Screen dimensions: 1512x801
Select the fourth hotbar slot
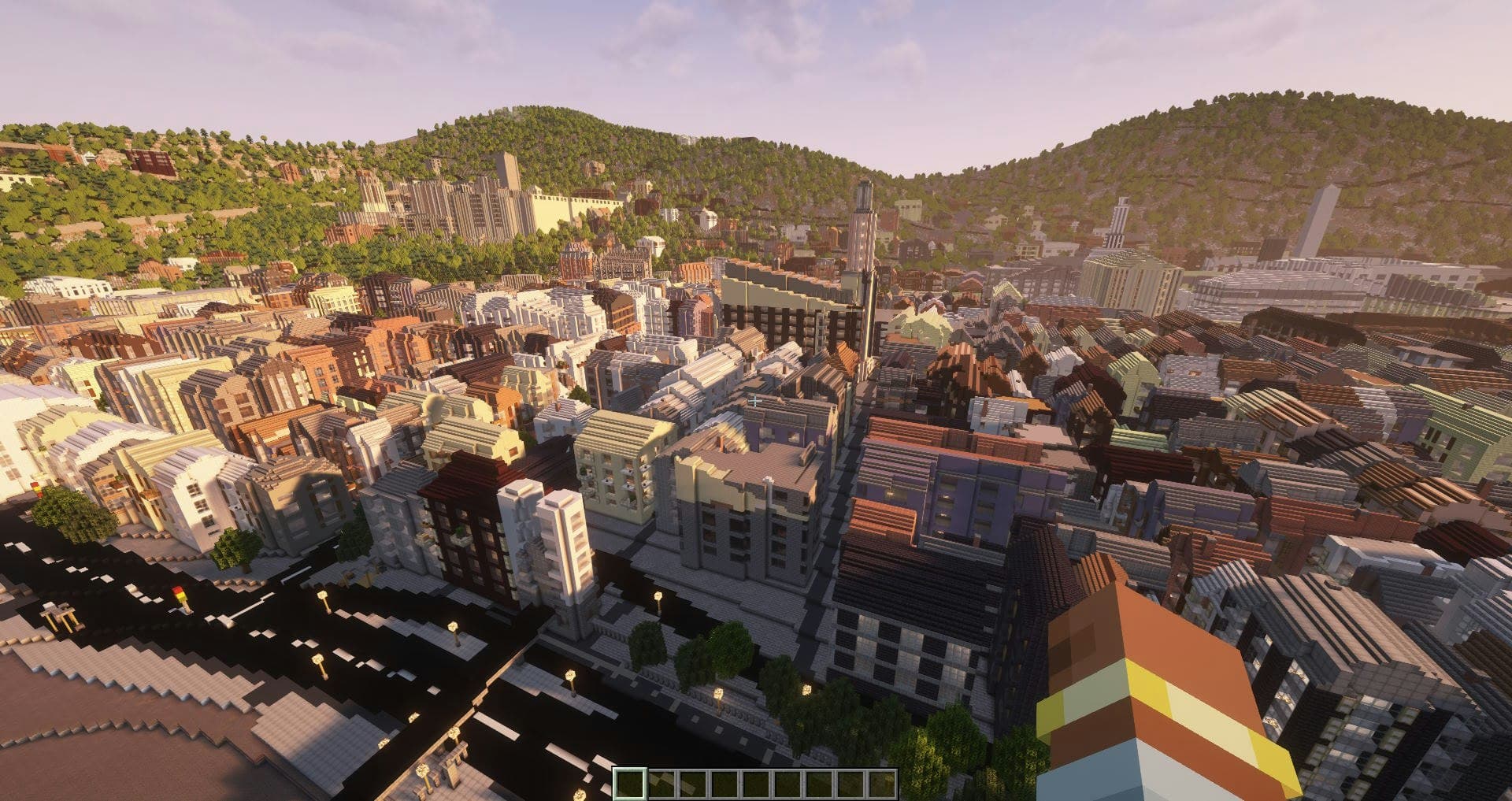pyautogui.click(x=725, y=783)
